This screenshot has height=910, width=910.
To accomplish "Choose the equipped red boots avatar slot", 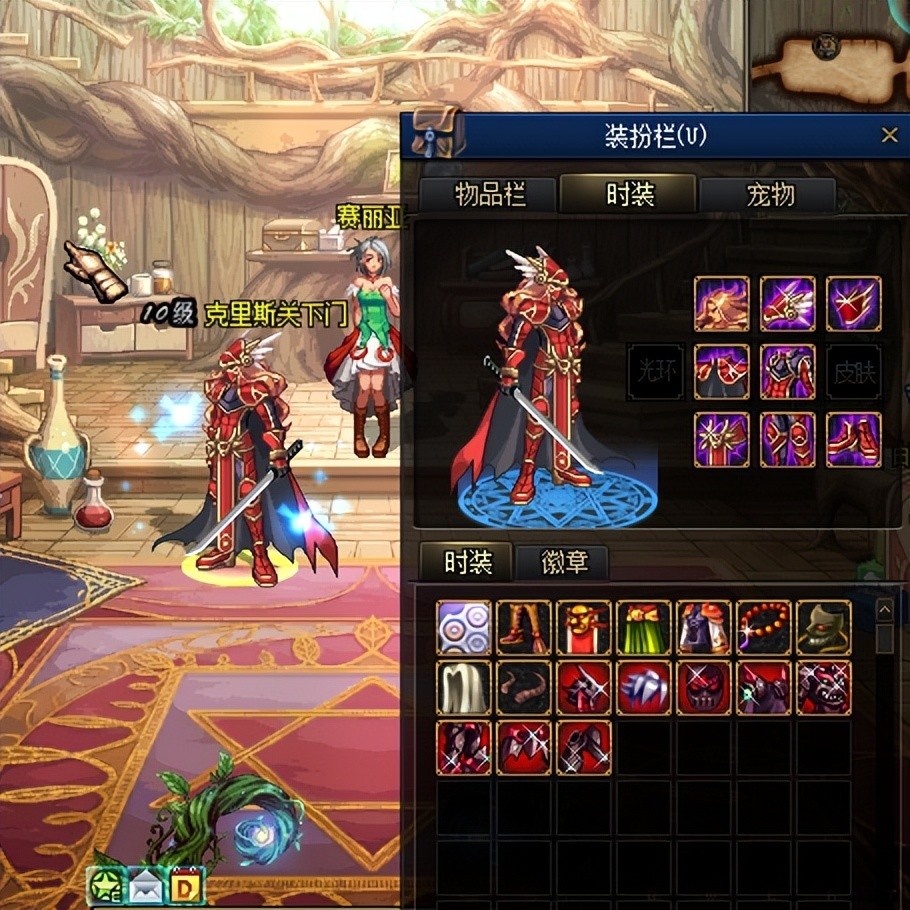I will 854,439.
